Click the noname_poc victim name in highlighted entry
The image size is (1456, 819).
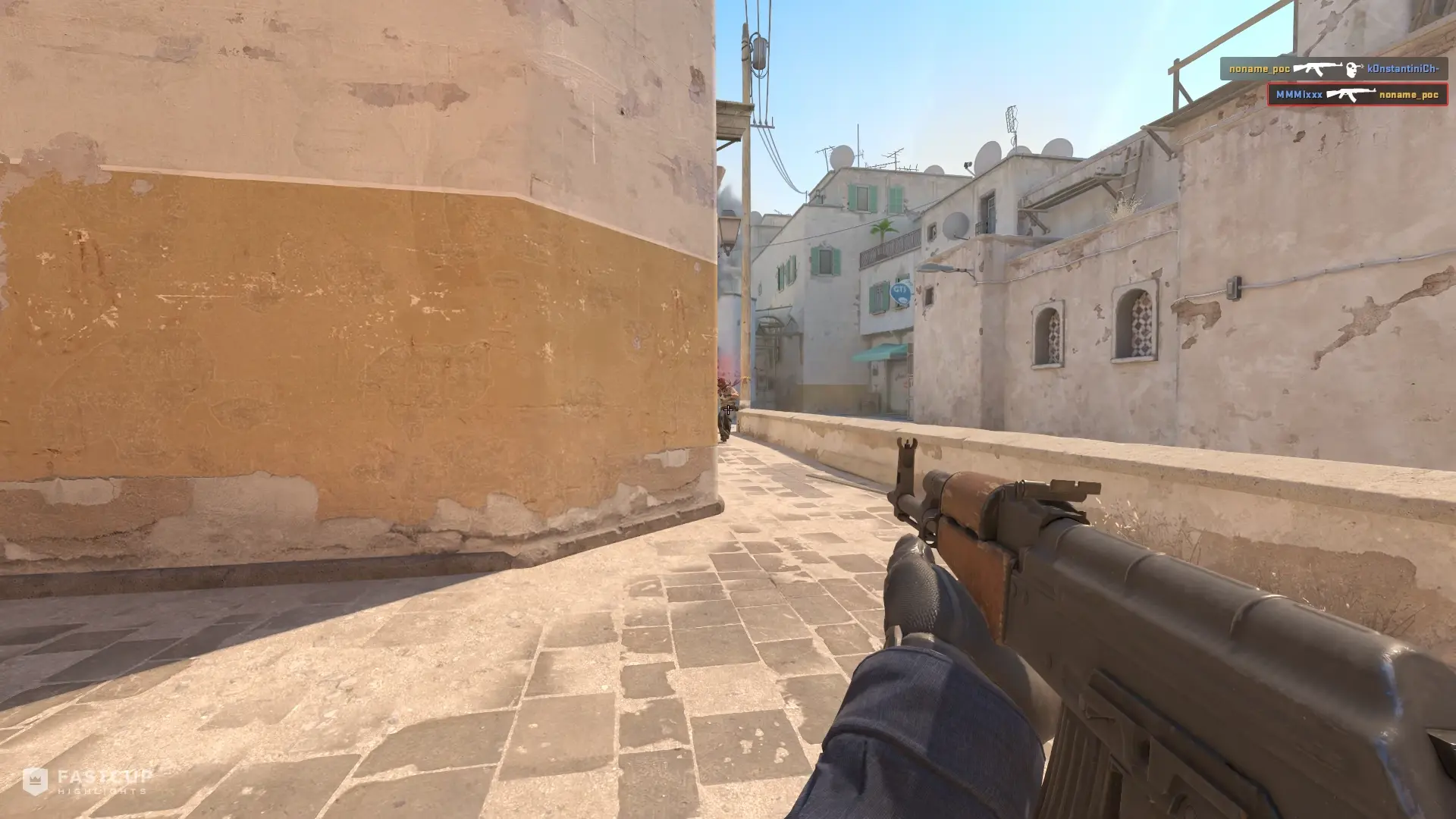coord(1409,95)
